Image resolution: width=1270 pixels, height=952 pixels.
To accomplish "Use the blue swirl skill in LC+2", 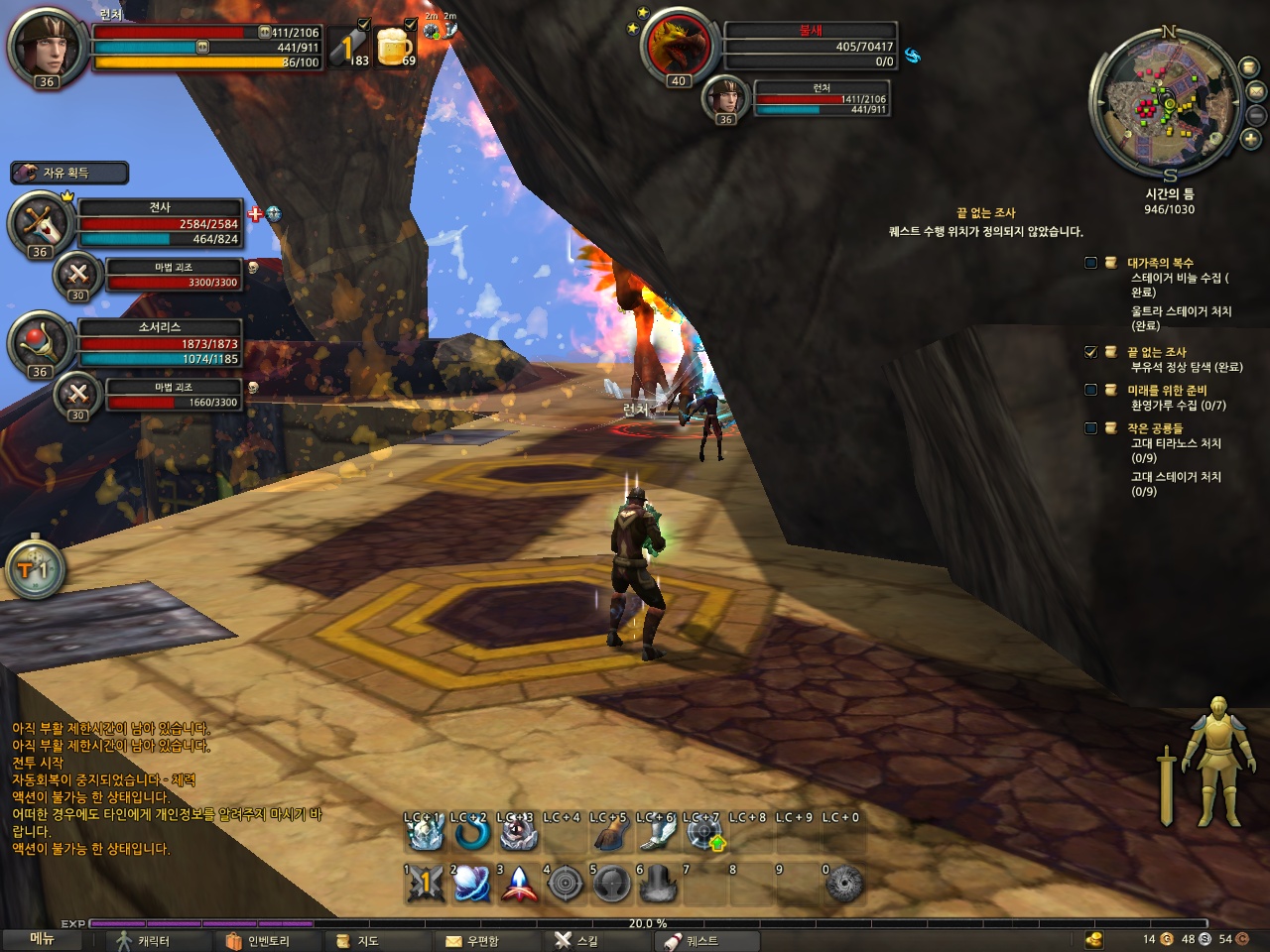I will coord(471,834).
